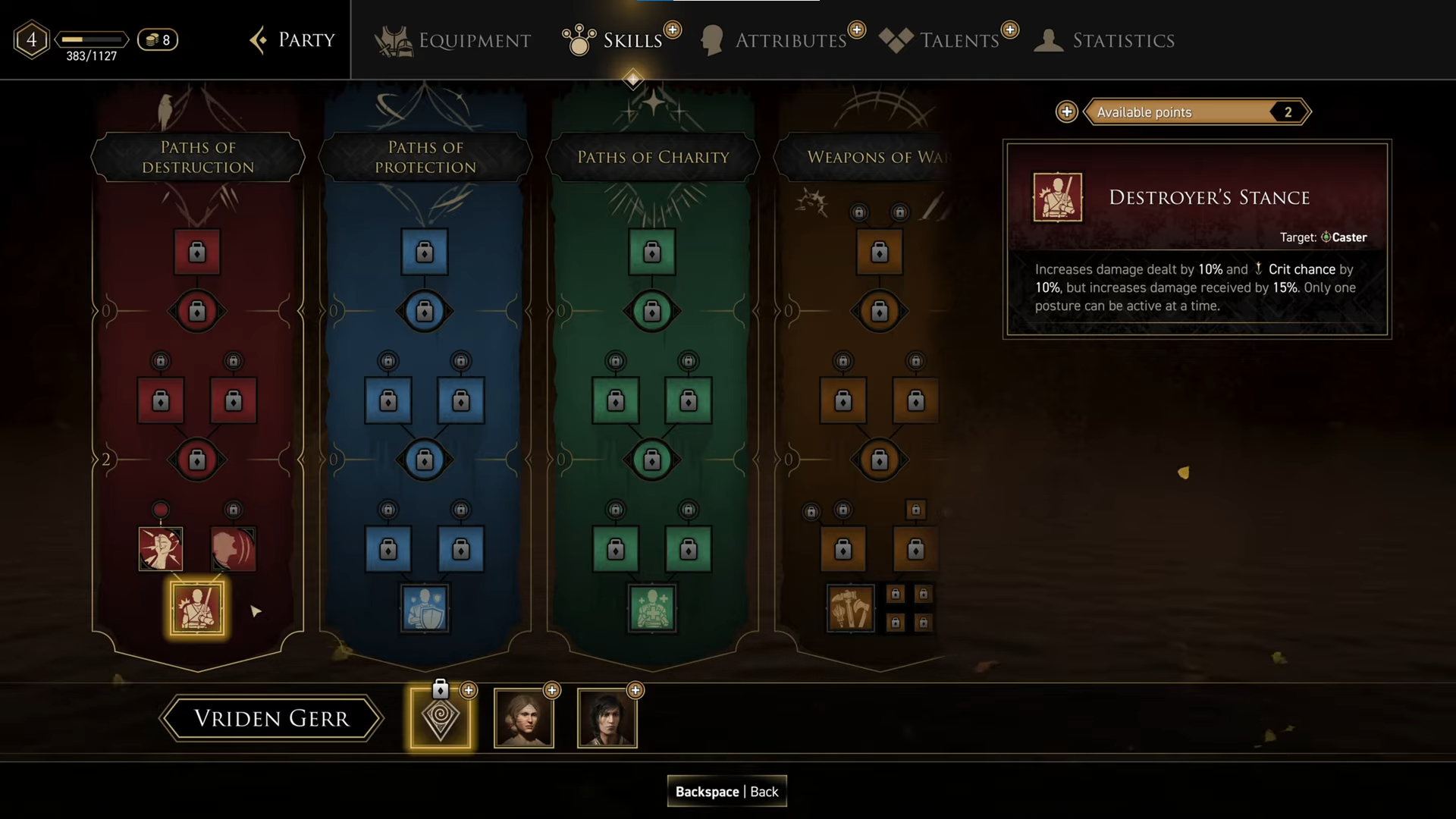This screenshot has height=819, width=1456.
Task: Choose the shield stance protection skill
Action: tap(425, 607)
